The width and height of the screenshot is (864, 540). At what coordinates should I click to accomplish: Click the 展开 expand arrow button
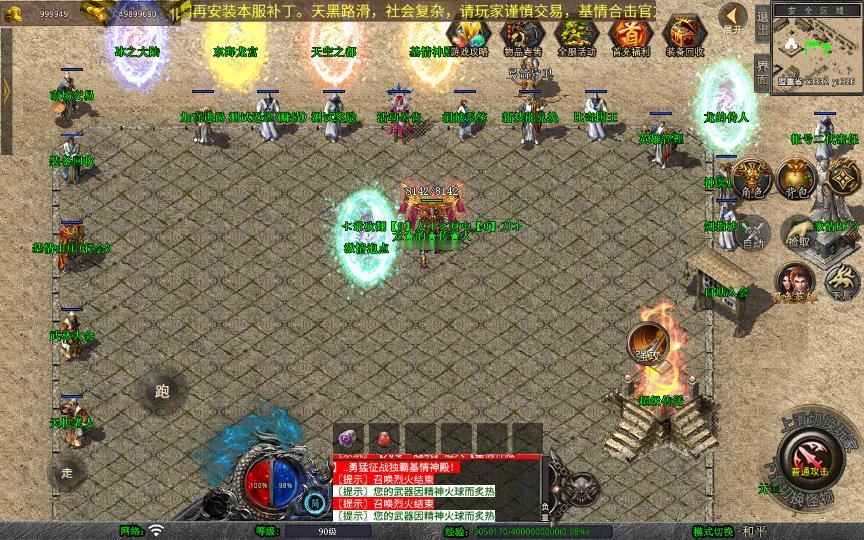click(x=733, y=17)
